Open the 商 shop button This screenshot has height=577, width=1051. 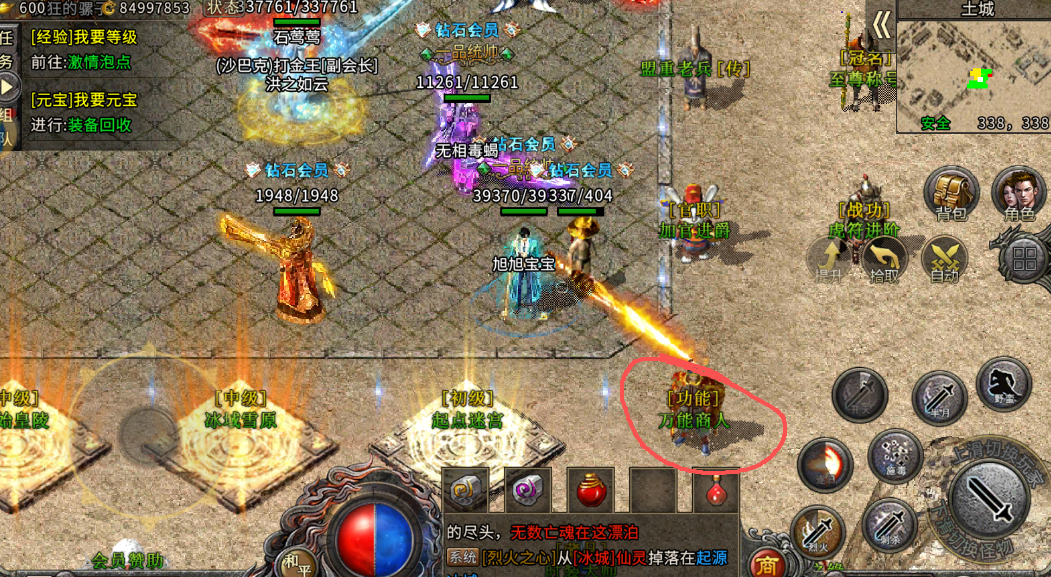(x=768, y=564)
